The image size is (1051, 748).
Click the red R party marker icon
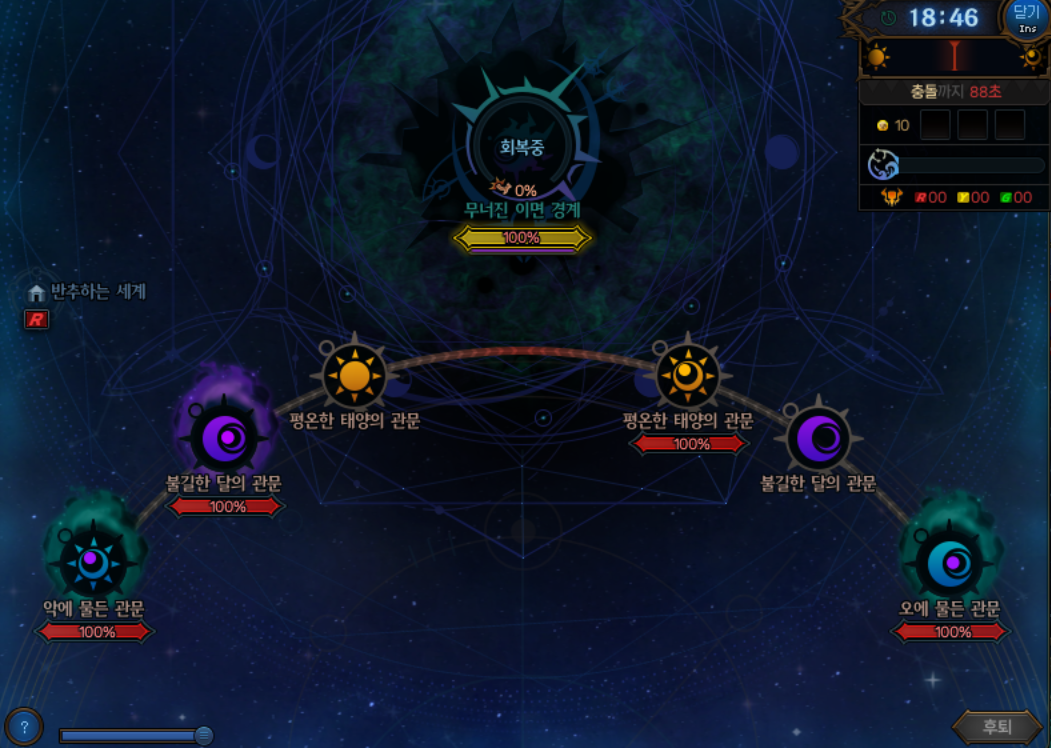click(x=36, y=320)
